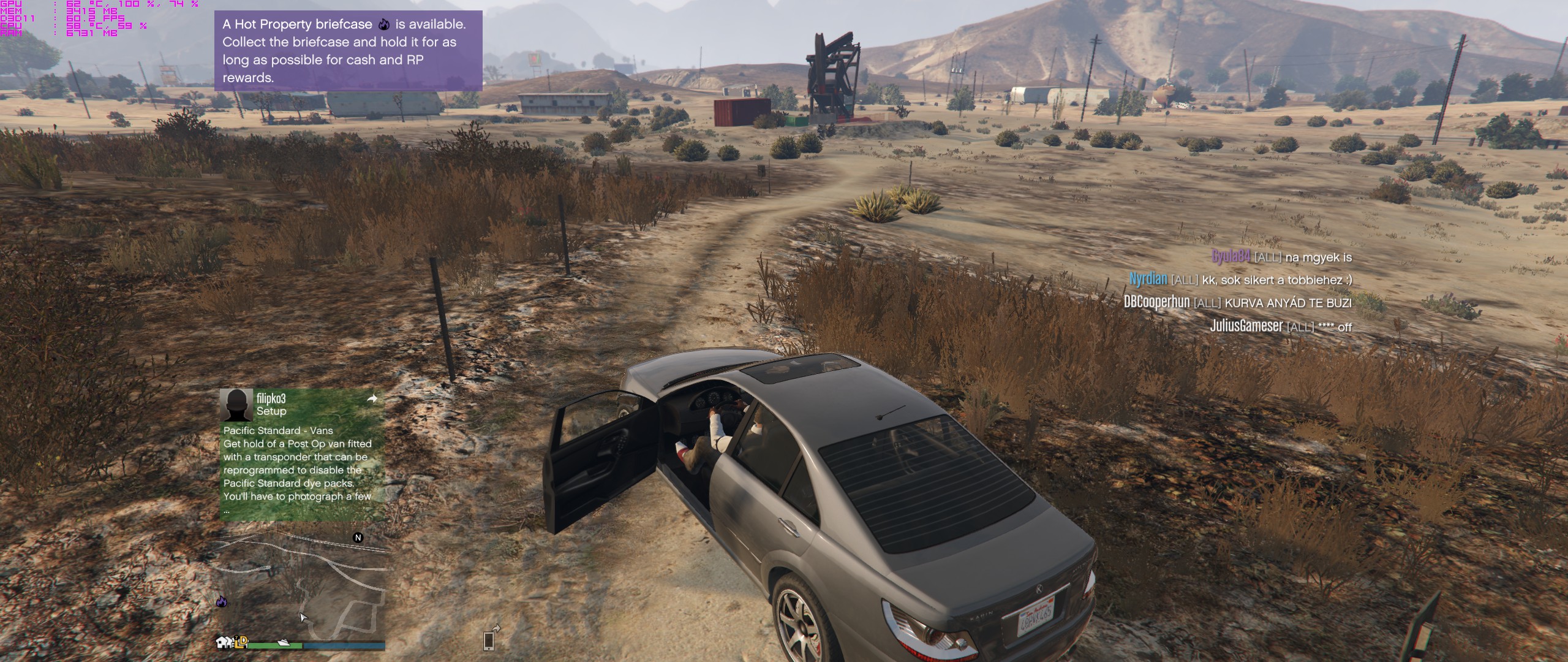Select JuliusGameser's chat message
The height and width of the screenshot is (662, 1568).
pos(1280,326)
